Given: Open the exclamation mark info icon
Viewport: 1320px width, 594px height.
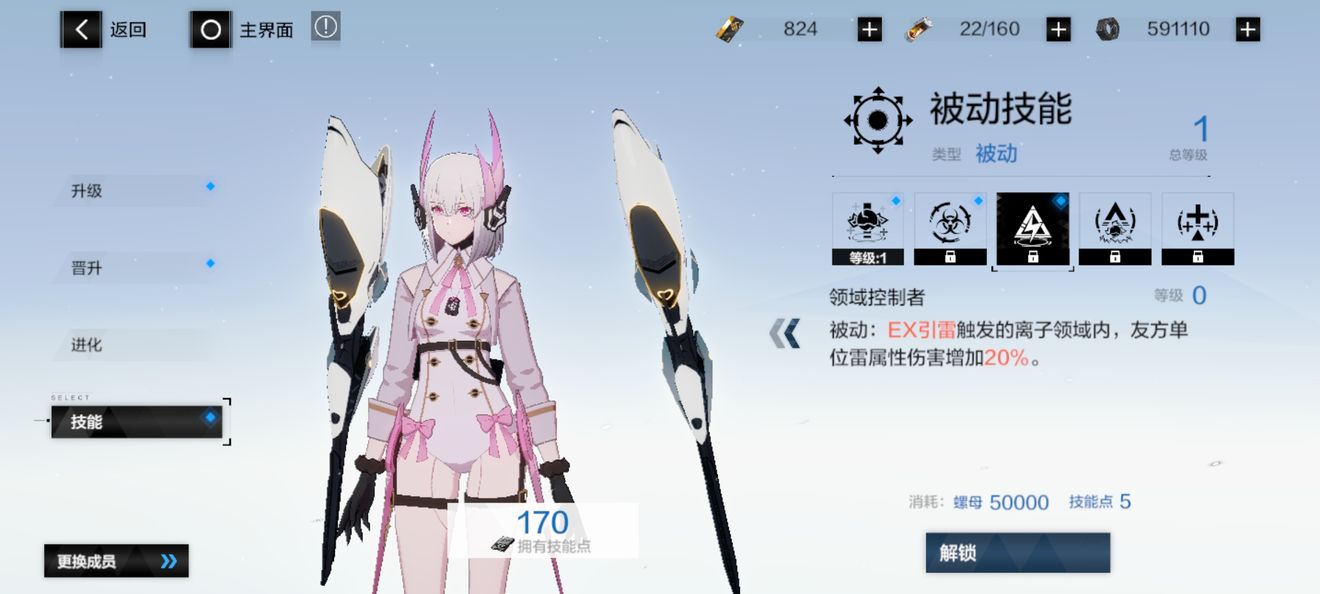Looking at the screenshot, I should point(325,27).
